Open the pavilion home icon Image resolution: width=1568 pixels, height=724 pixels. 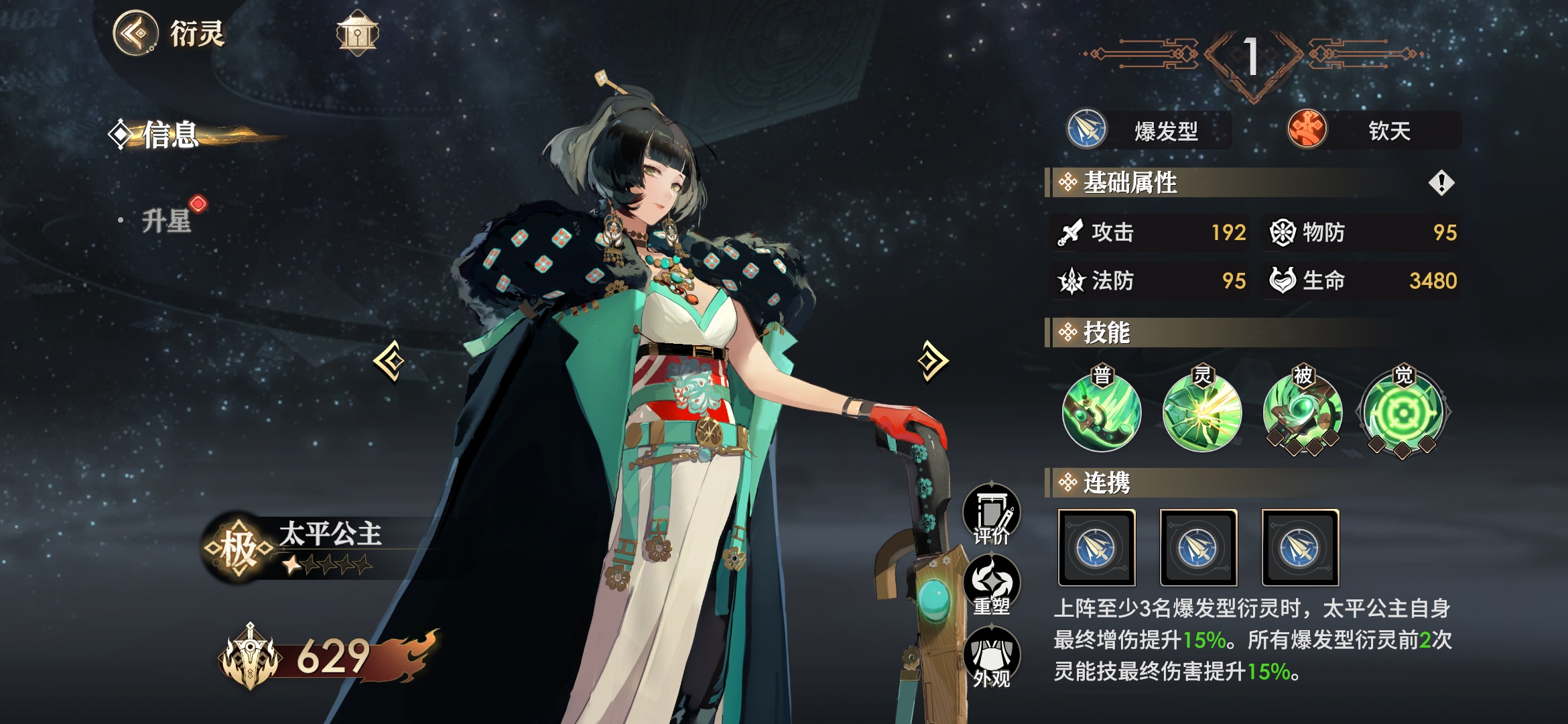(x=357, y=33)
